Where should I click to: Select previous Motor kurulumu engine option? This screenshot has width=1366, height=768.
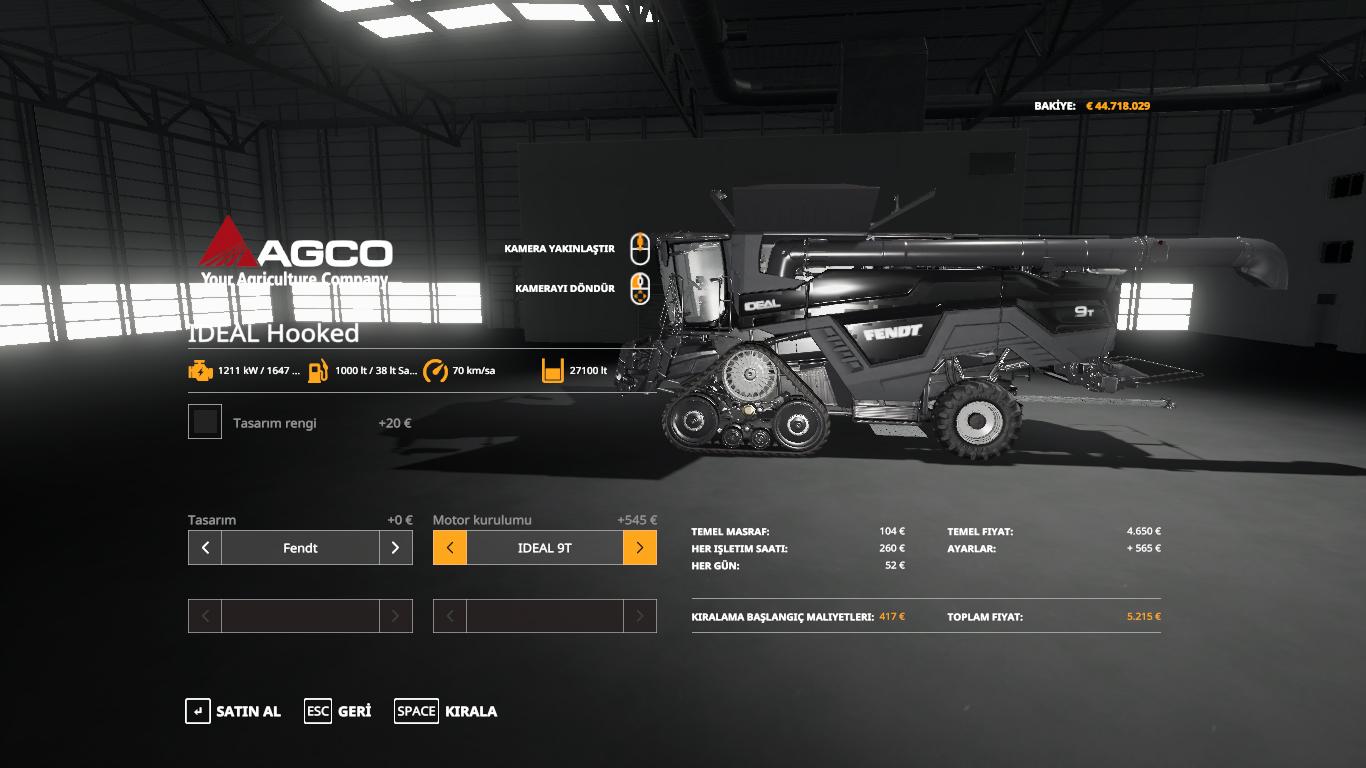pos(450,548)
